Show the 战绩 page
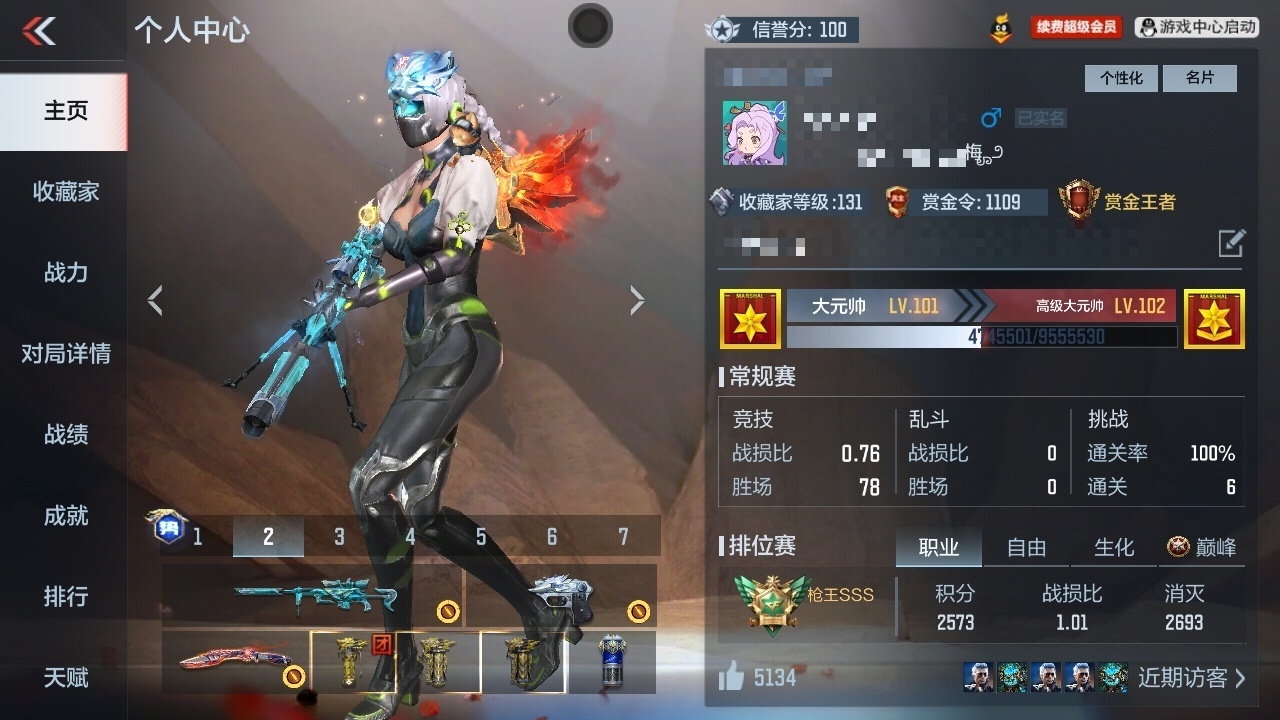 [65, 435]
